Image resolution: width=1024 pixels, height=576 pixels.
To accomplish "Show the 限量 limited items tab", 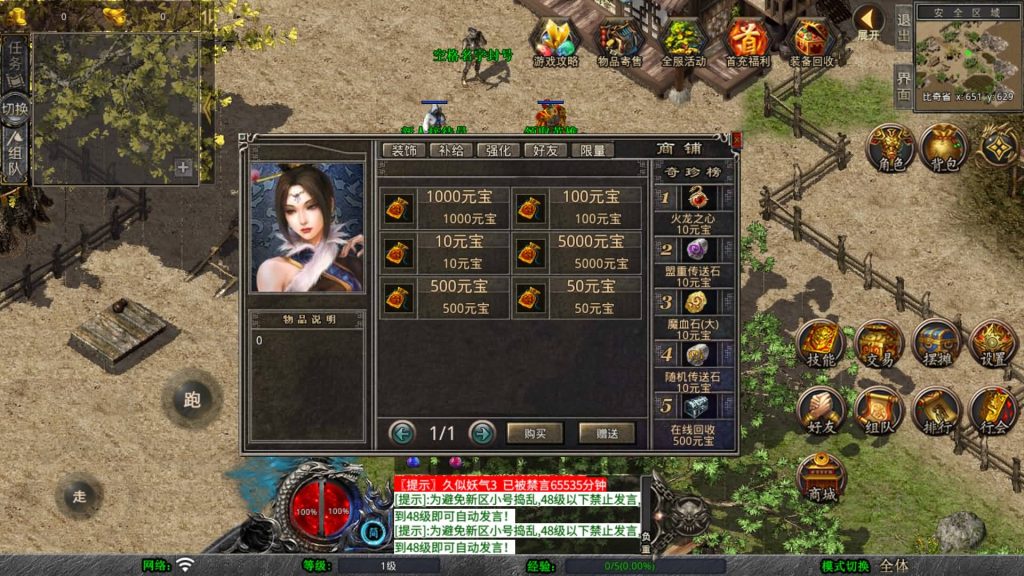I will (592, 150).
